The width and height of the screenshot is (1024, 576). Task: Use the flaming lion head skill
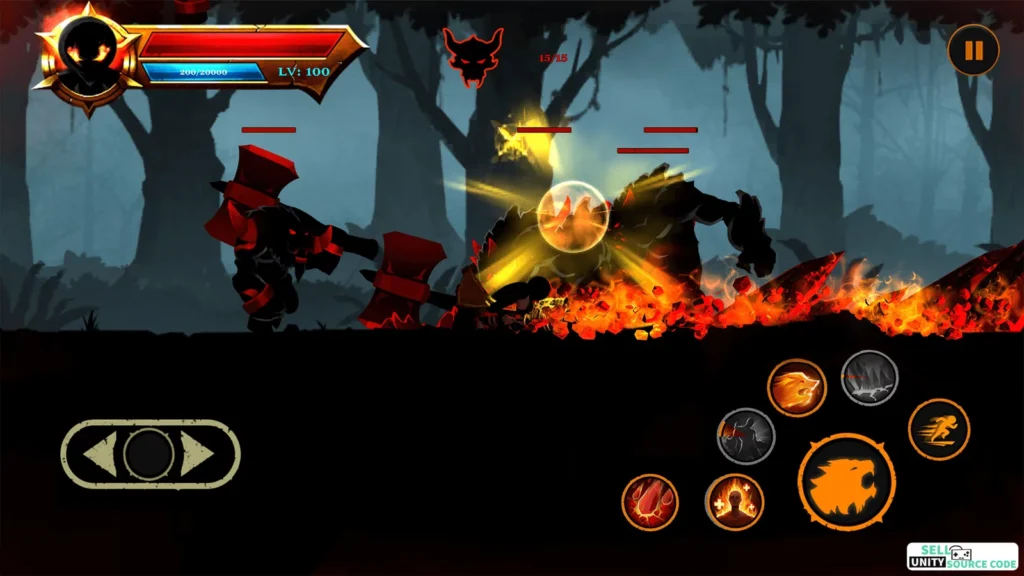click(797, 388)
